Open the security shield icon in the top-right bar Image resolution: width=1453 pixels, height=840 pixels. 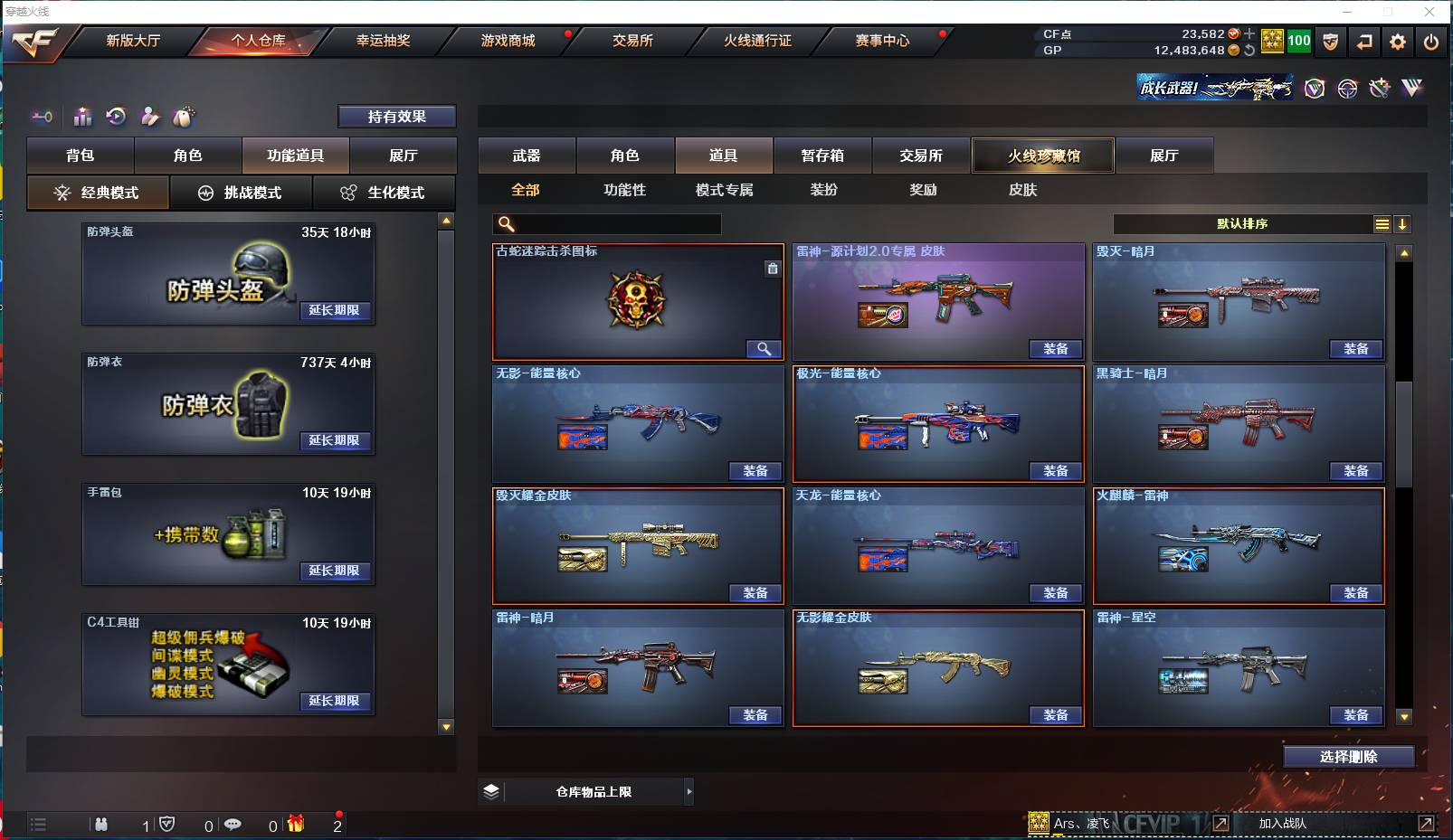[1331, 41]
